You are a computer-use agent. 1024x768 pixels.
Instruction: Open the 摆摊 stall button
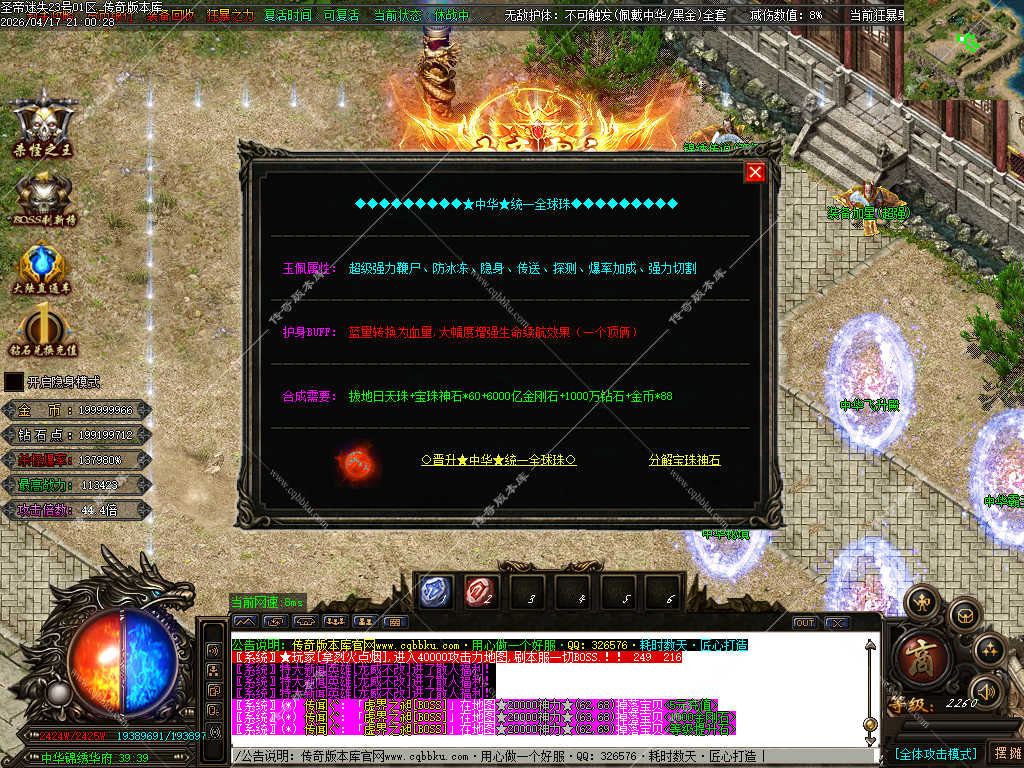1006,753
